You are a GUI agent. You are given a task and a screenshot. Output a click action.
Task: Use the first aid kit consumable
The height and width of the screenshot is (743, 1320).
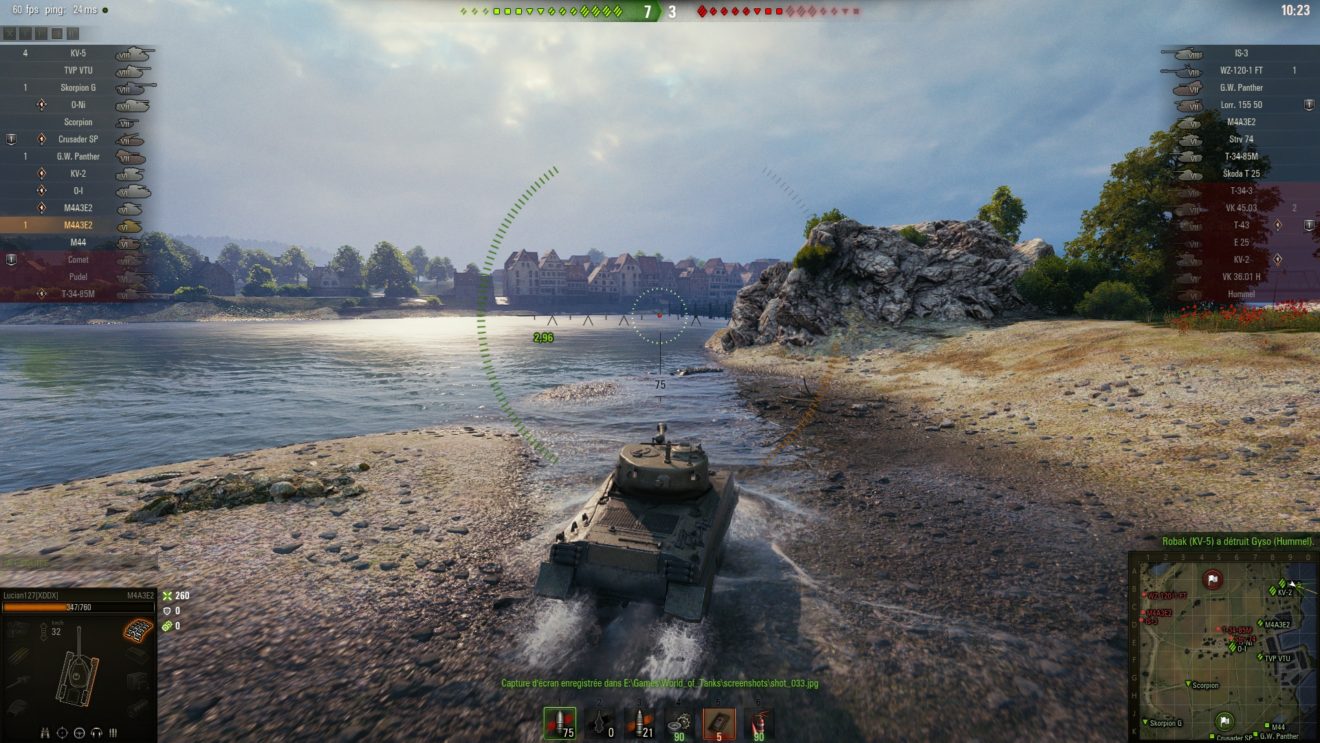coord(719,724)
